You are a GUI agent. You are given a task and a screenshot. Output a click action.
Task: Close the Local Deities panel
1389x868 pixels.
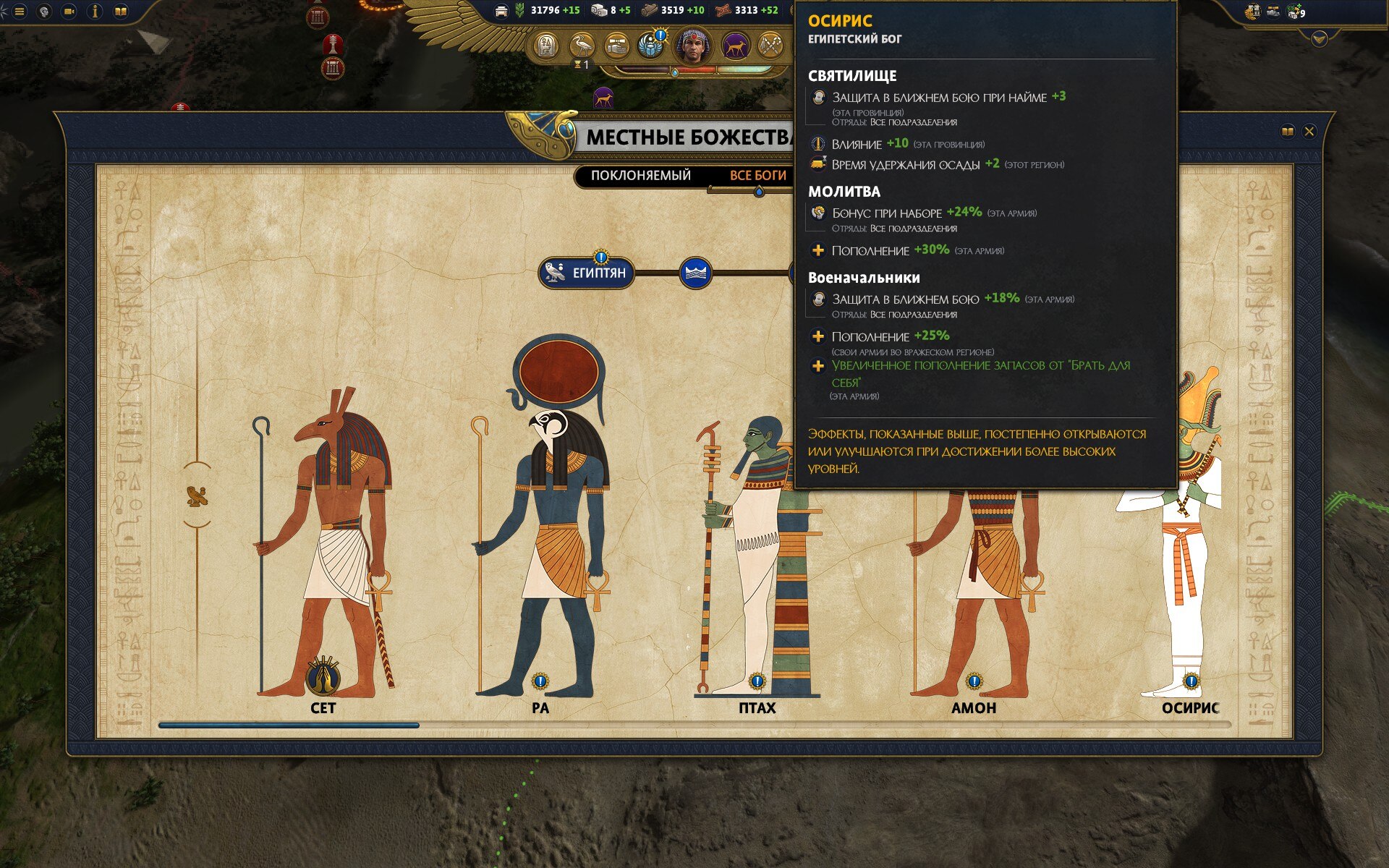coord(1309,132)
